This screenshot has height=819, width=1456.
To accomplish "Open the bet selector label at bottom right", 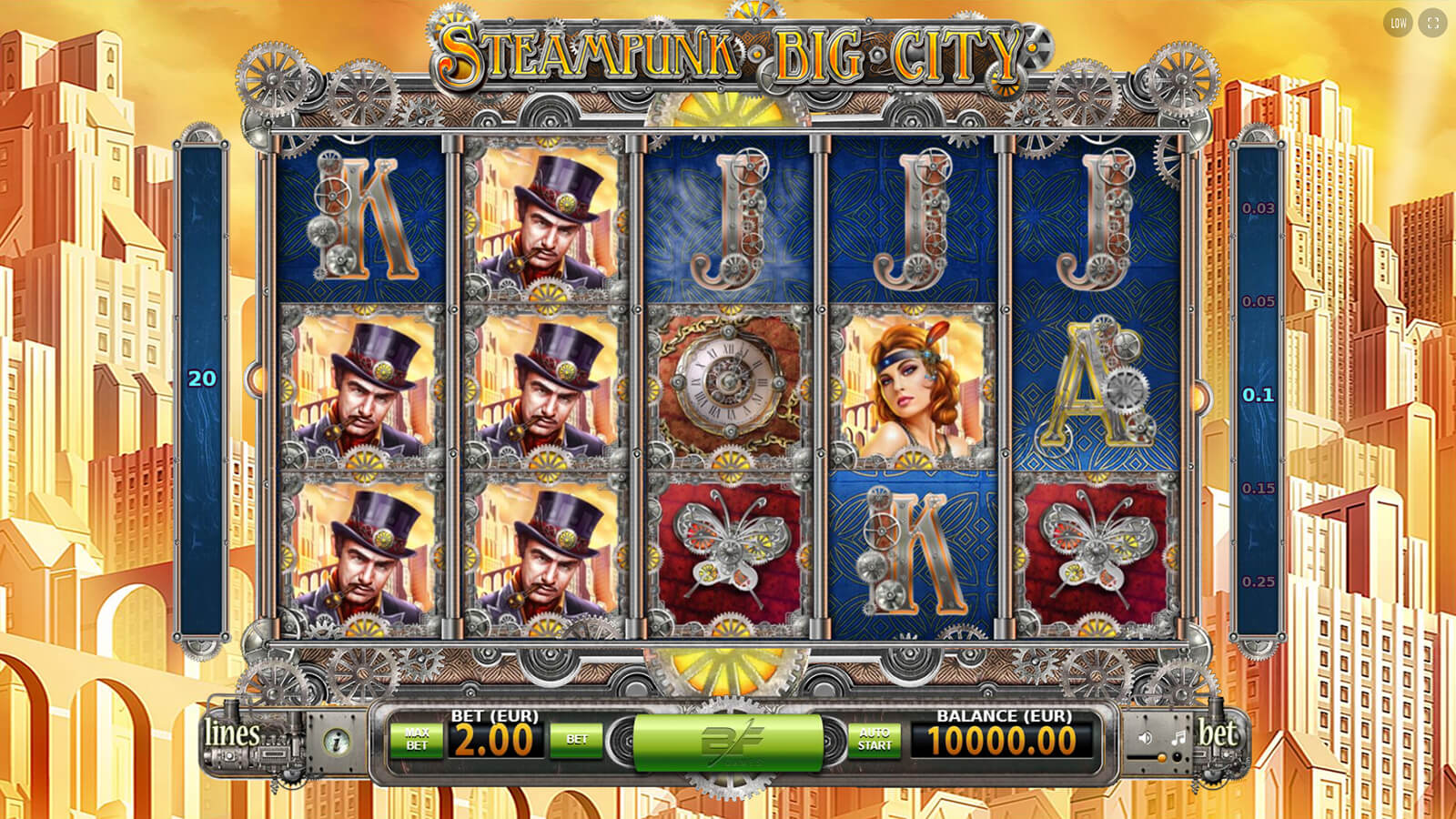I will (1218, 733).
